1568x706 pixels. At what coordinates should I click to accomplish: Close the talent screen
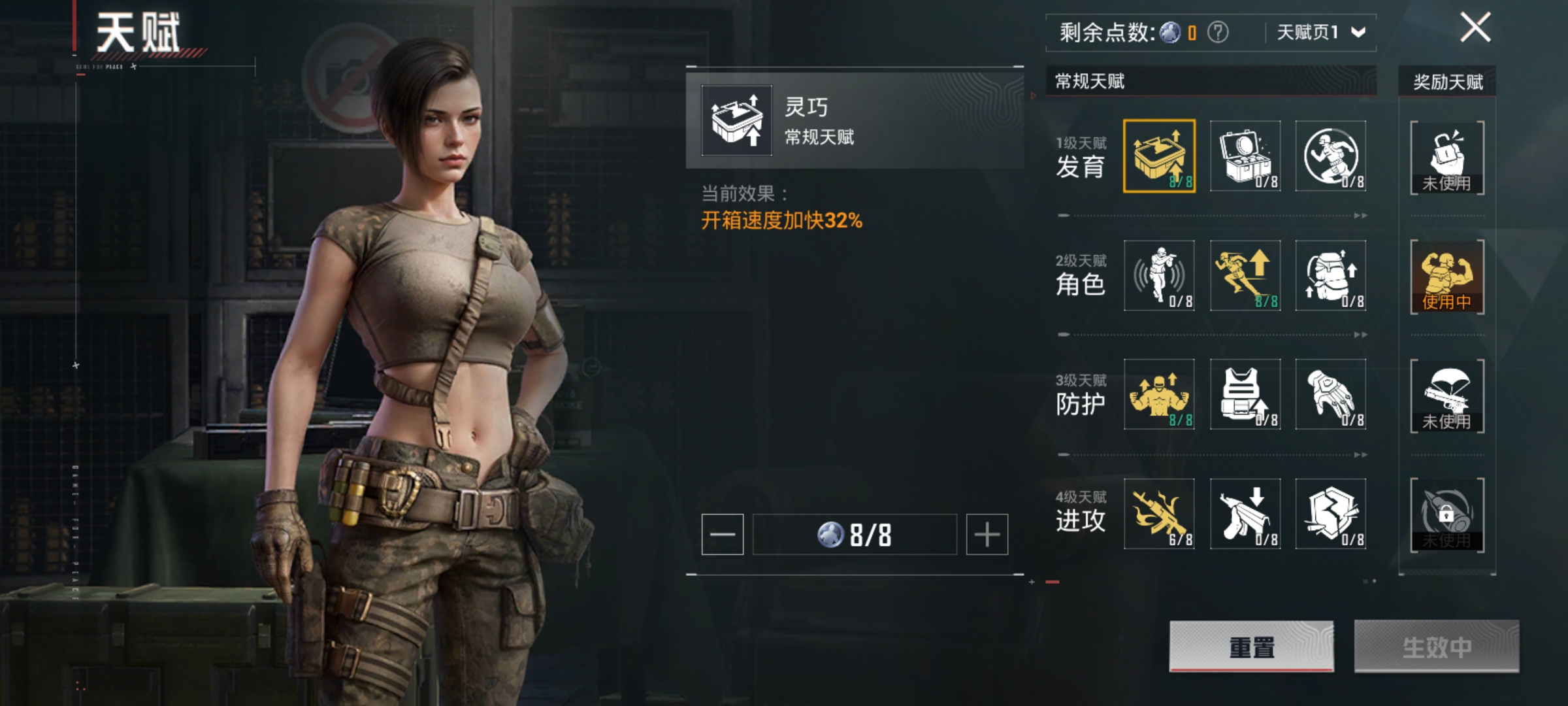[1475, 28]
